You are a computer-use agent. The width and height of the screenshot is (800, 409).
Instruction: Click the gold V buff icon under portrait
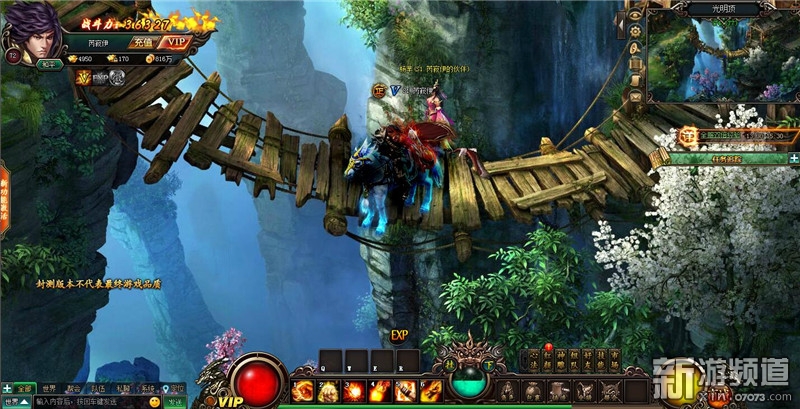point(83,76)
